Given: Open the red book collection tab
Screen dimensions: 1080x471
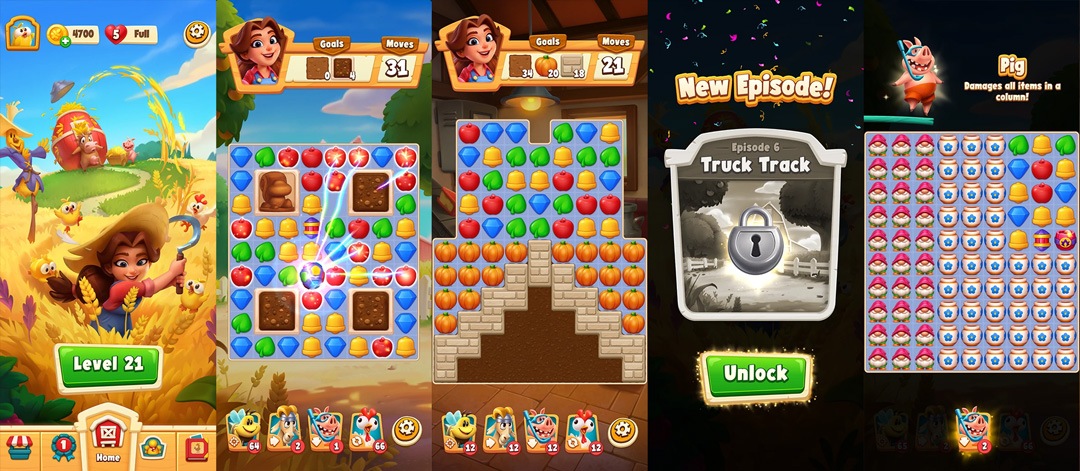Looking at the screenshot, I should tap(195, 445).
